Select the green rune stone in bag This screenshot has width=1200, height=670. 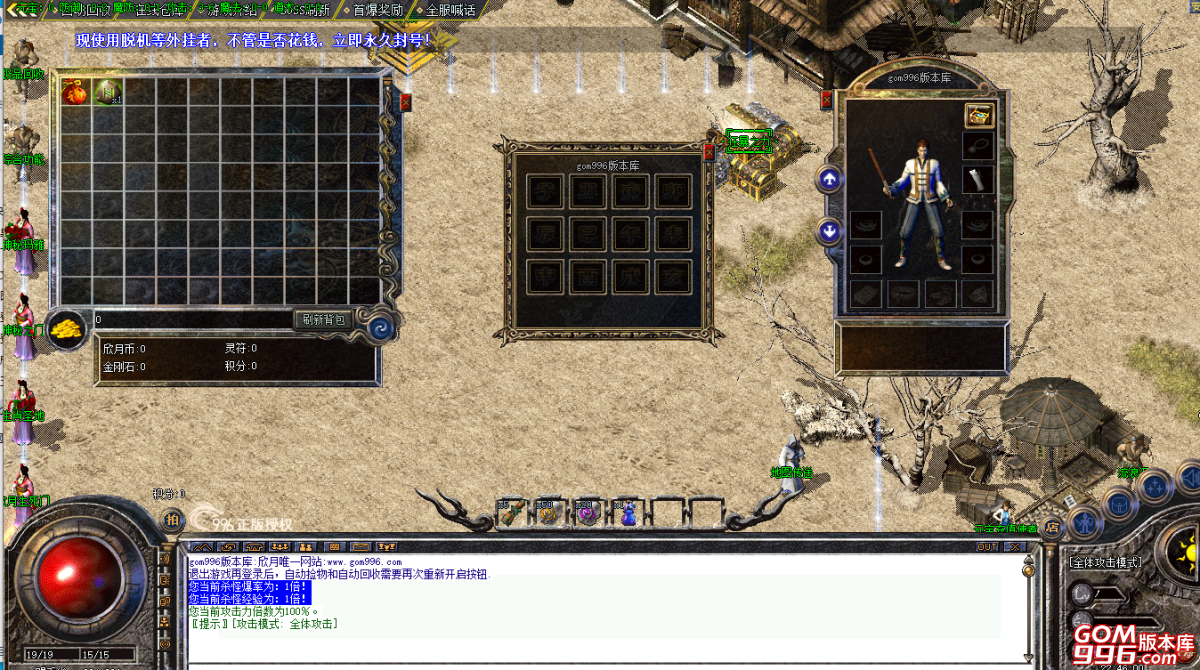pyautogui.click(x=107, y=93)
